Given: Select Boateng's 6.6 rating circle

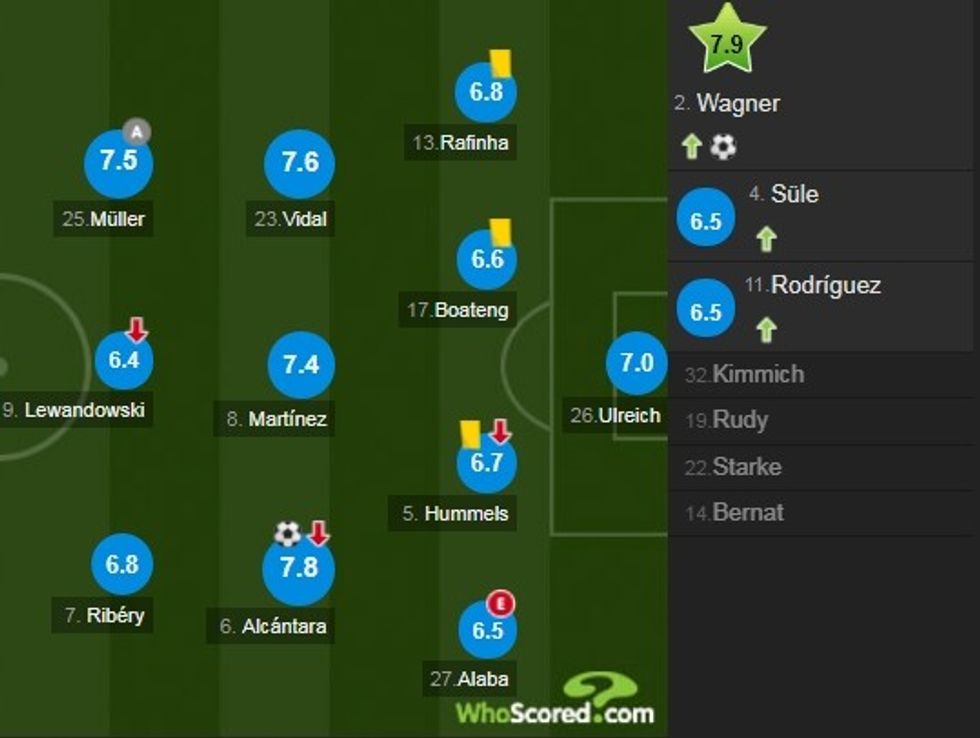Looking at the screenshot, I should coord(487,259).
